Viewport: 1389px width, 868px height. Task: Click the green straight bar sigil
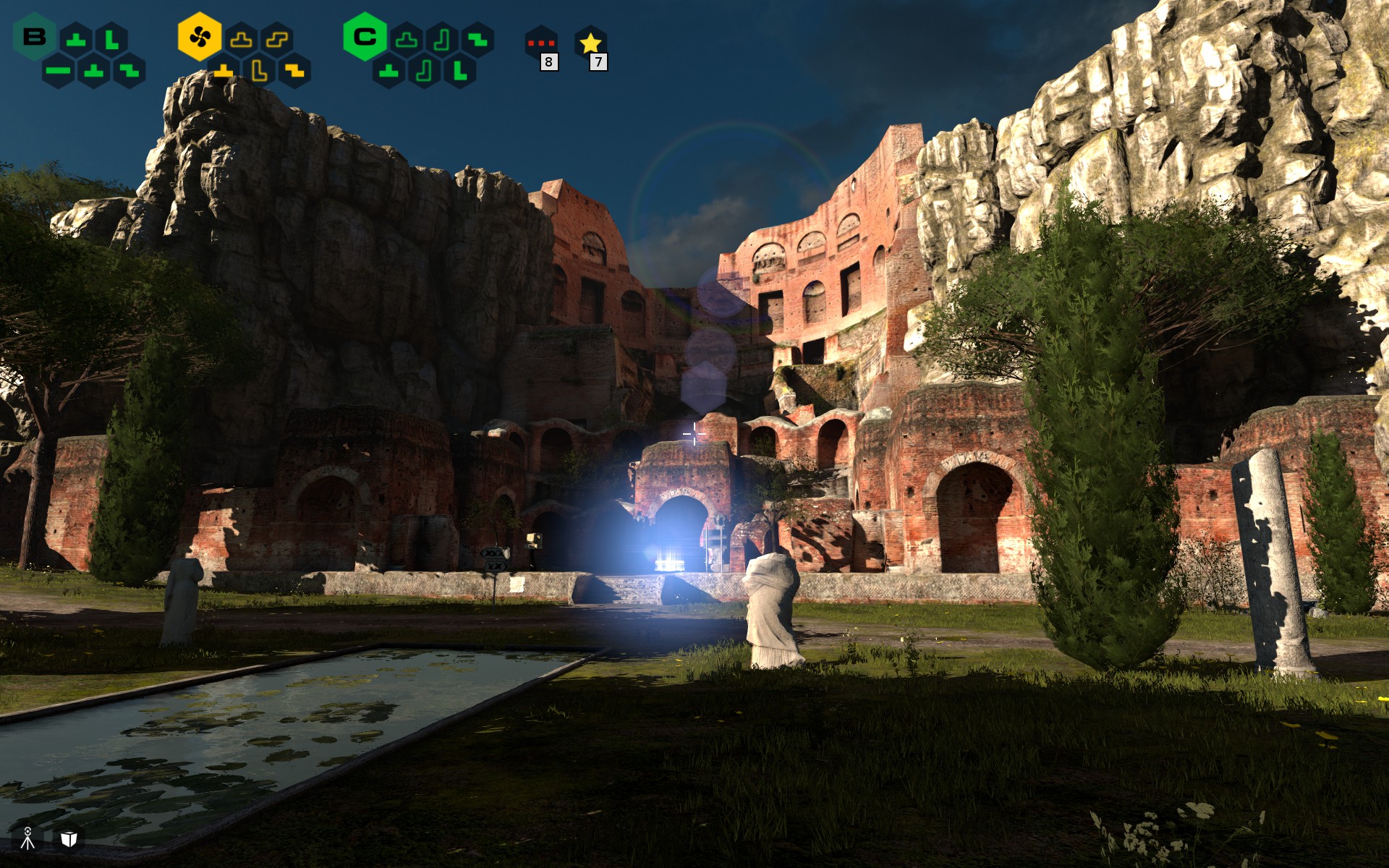[x=59, y=71]
